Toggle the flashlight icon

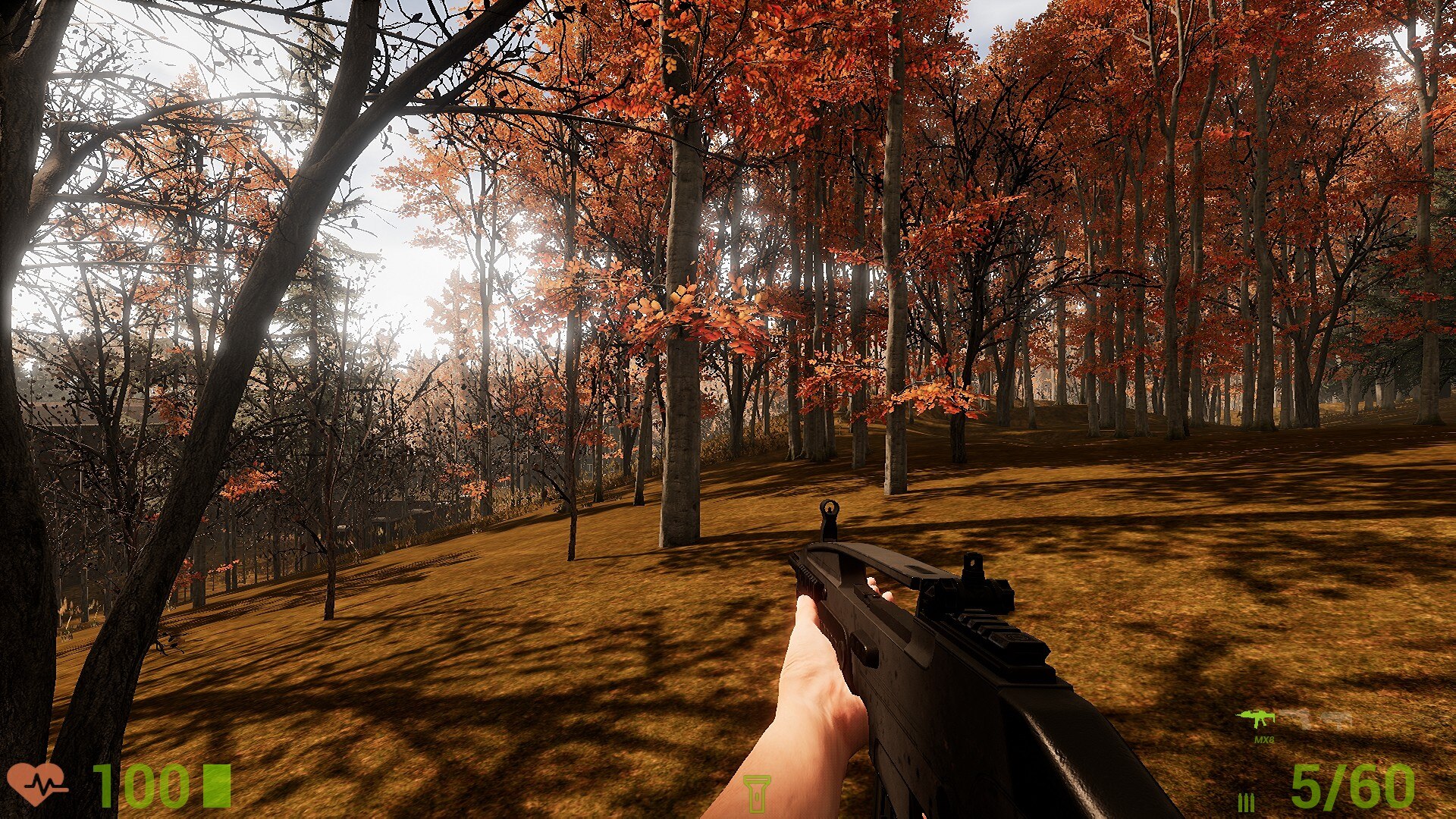756,793
